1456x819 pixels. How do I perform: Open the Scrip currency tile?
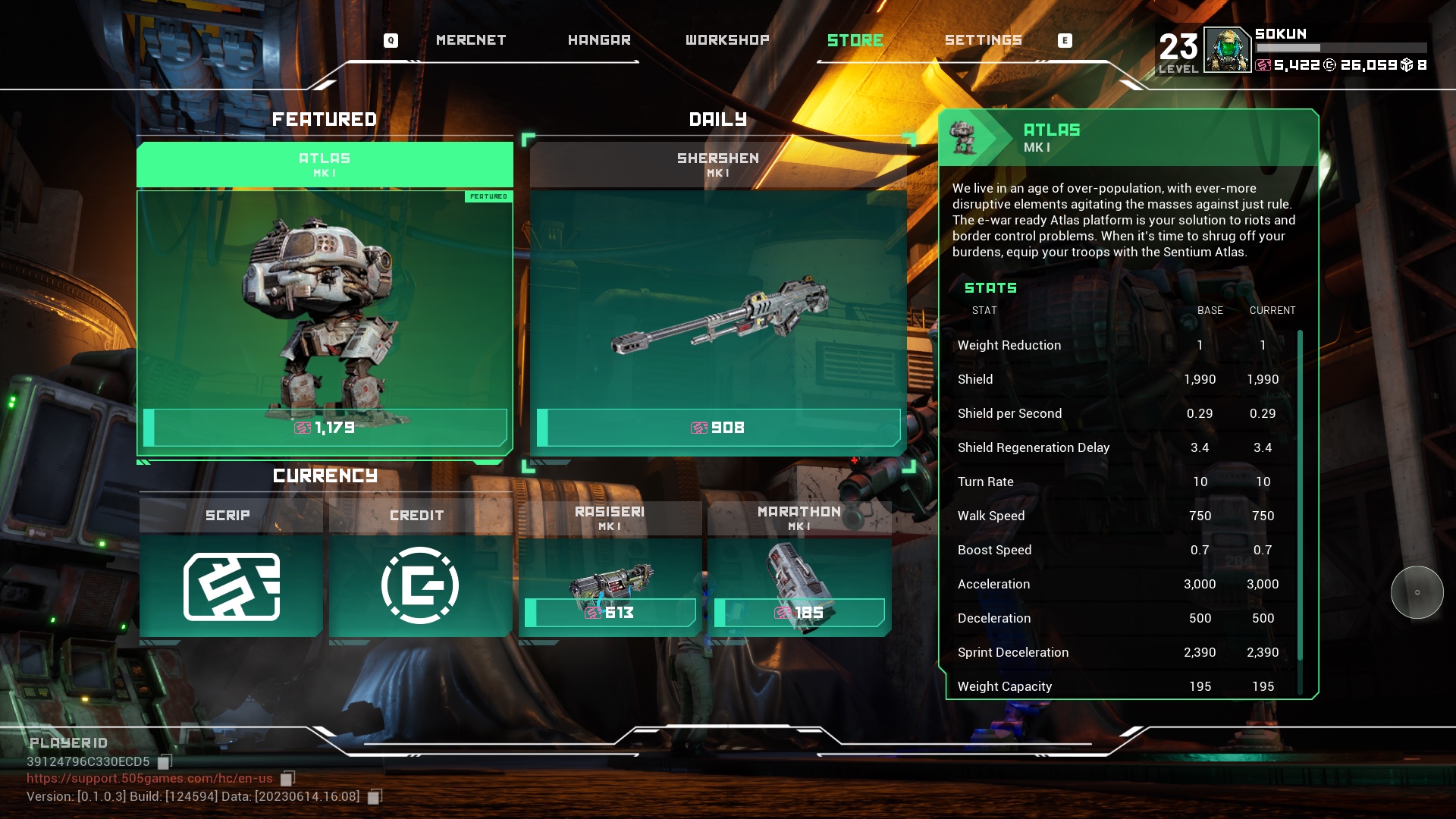tap(231, 584)
